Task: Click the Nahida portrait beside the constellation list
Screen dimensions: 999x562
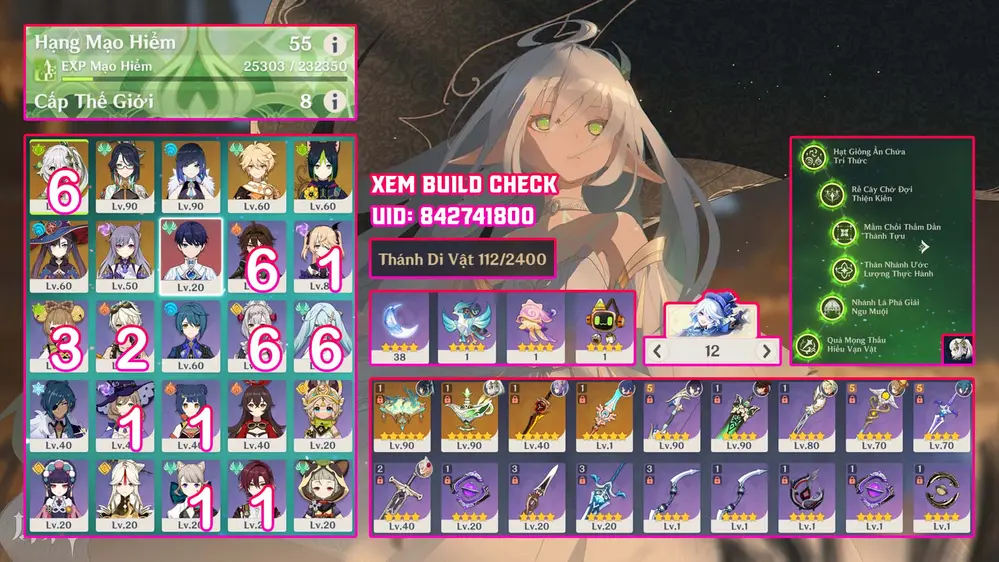Action: click(x=955, y=349)
